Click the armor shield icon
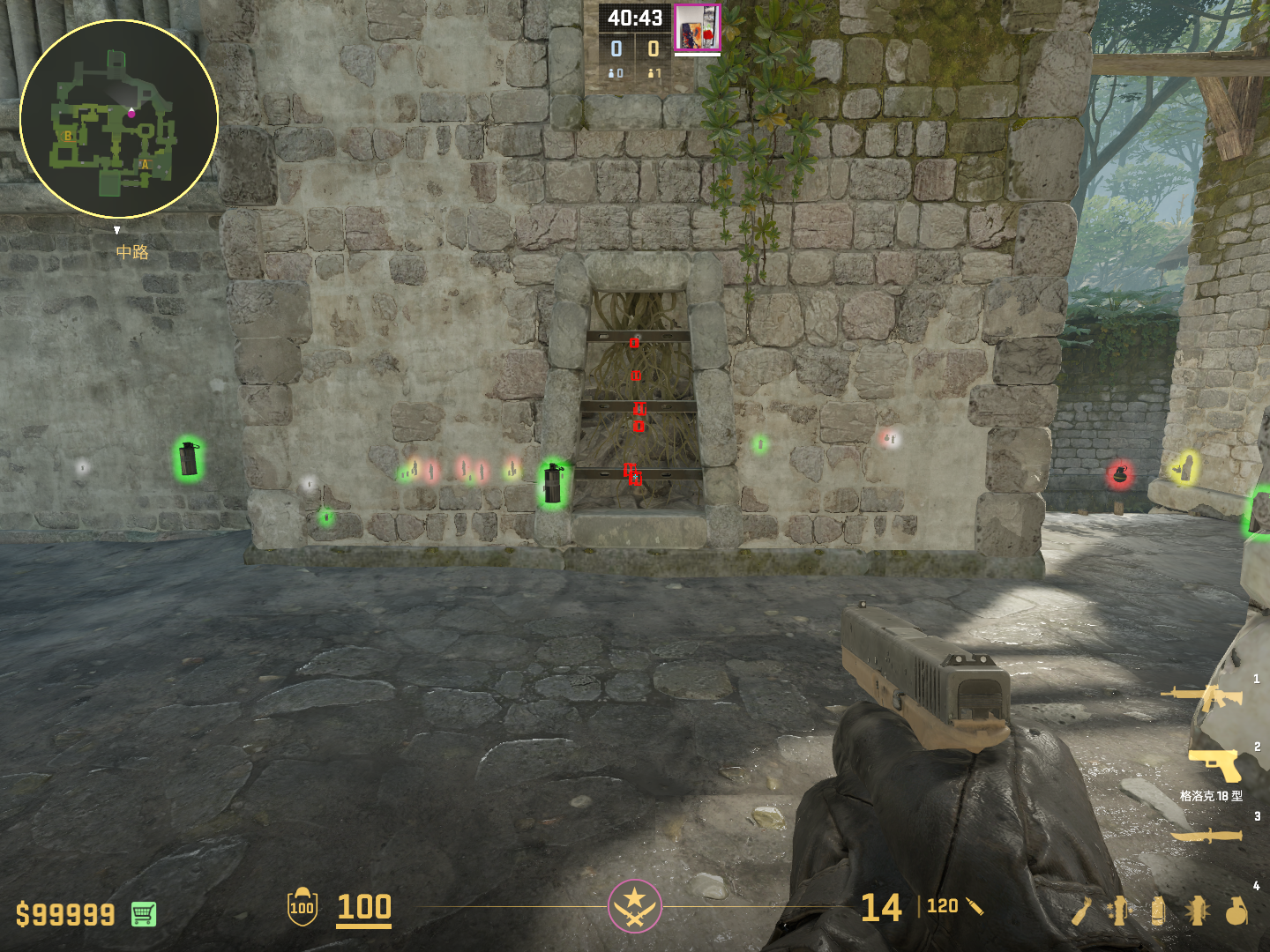 click(x=302, y=907)
